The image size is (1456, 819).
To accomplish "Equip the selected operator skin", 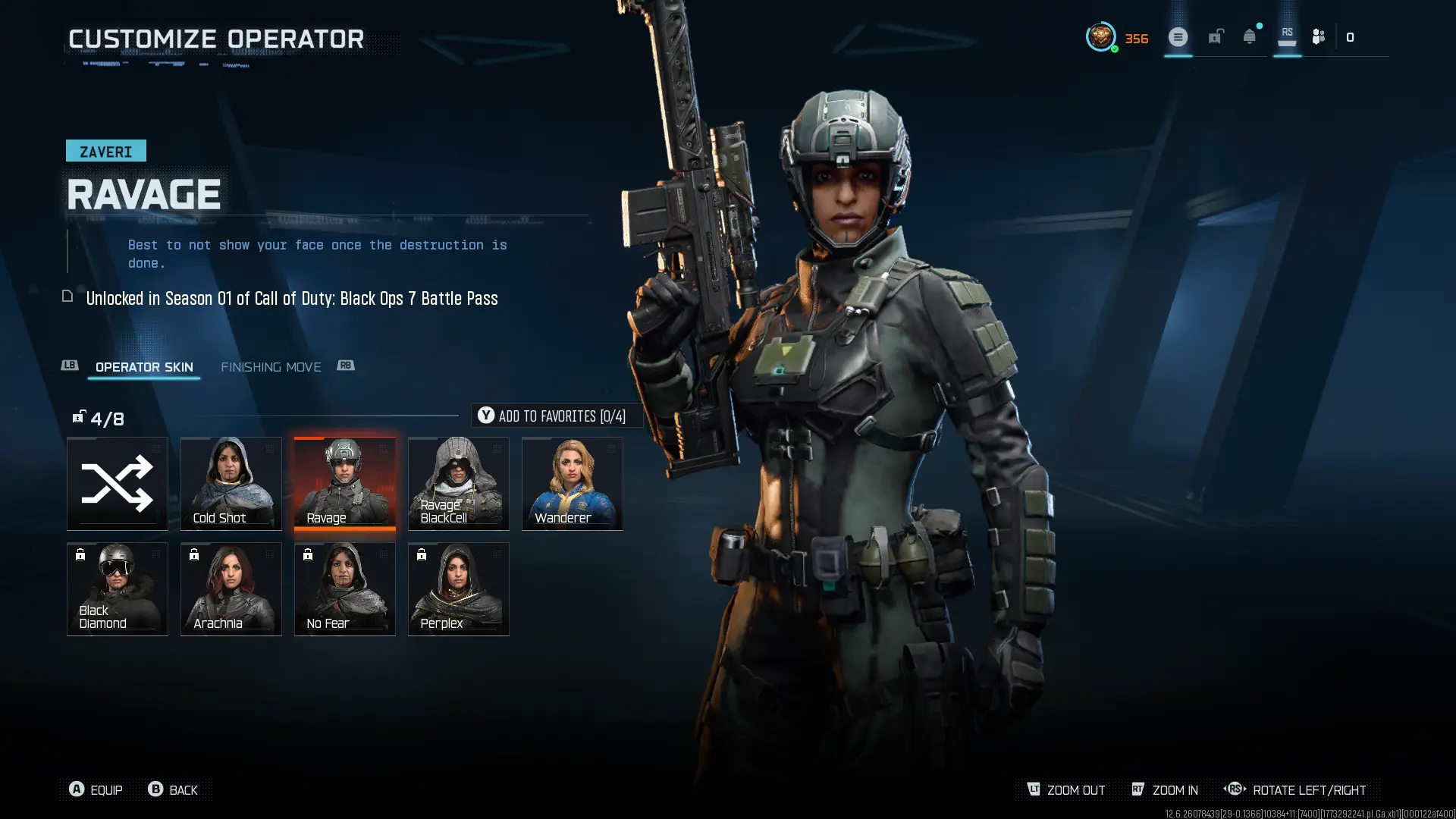I will pos(96,789).
